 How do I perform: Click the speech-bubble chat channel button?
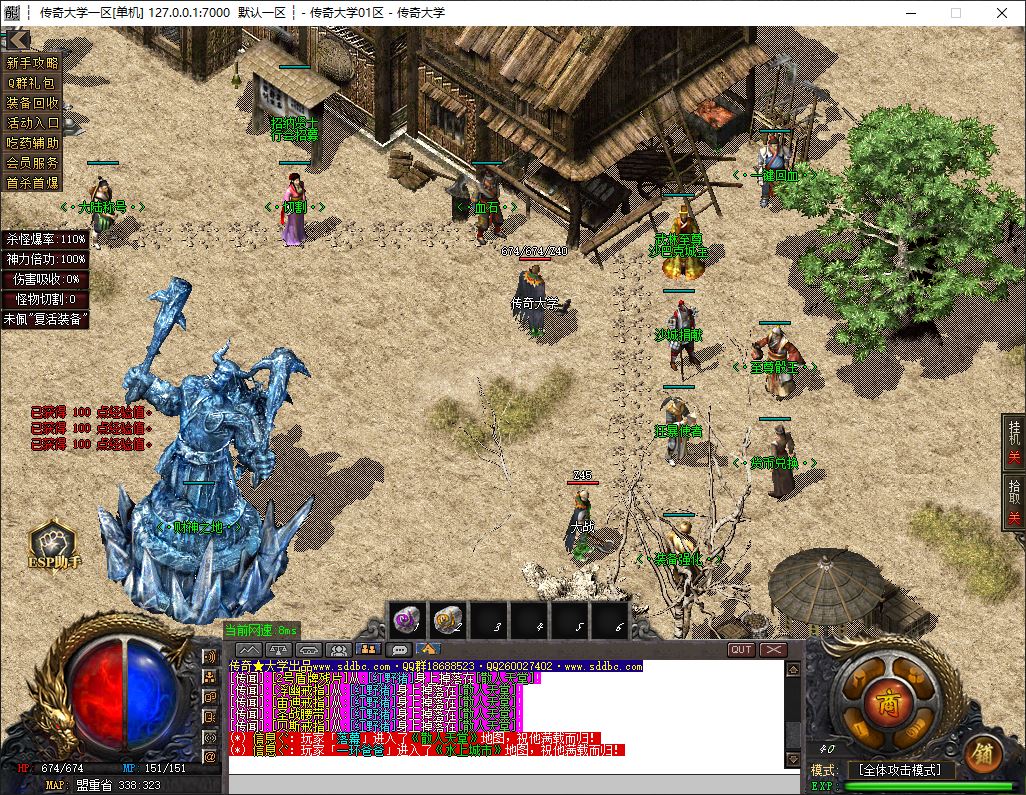click(397, 650)
